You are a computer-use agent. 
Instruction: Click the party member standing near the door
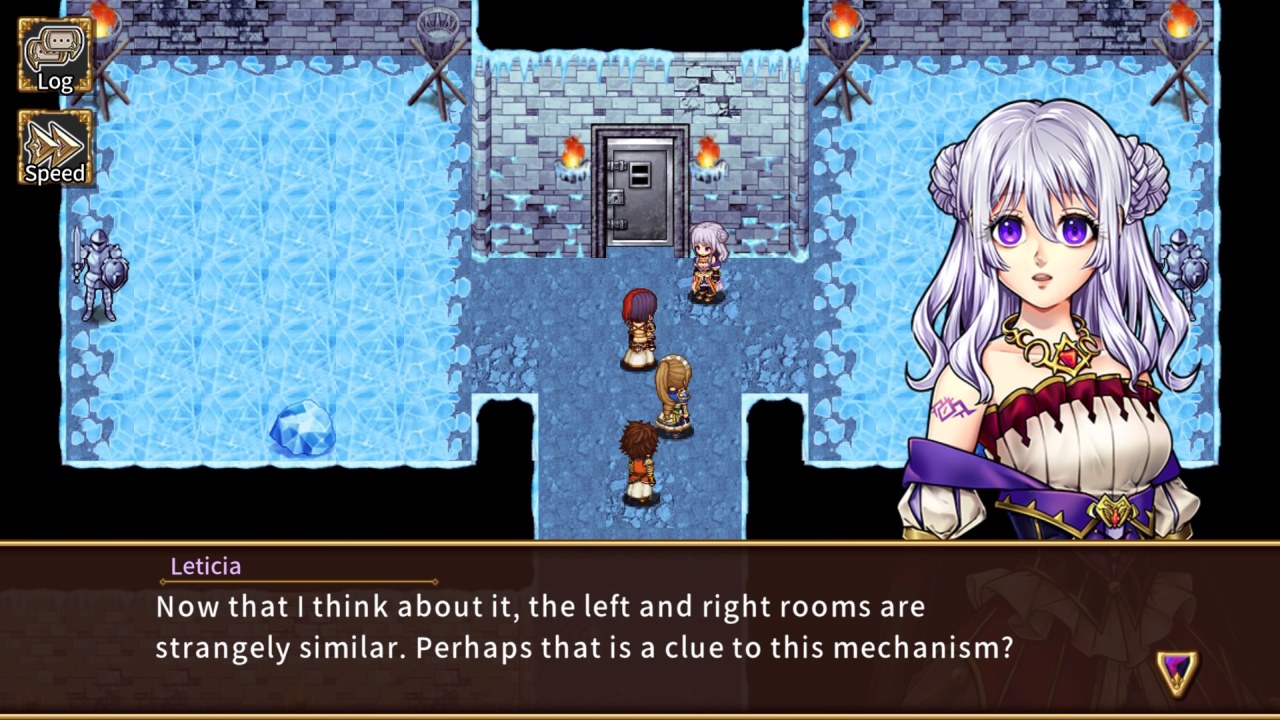click(707, 265)
